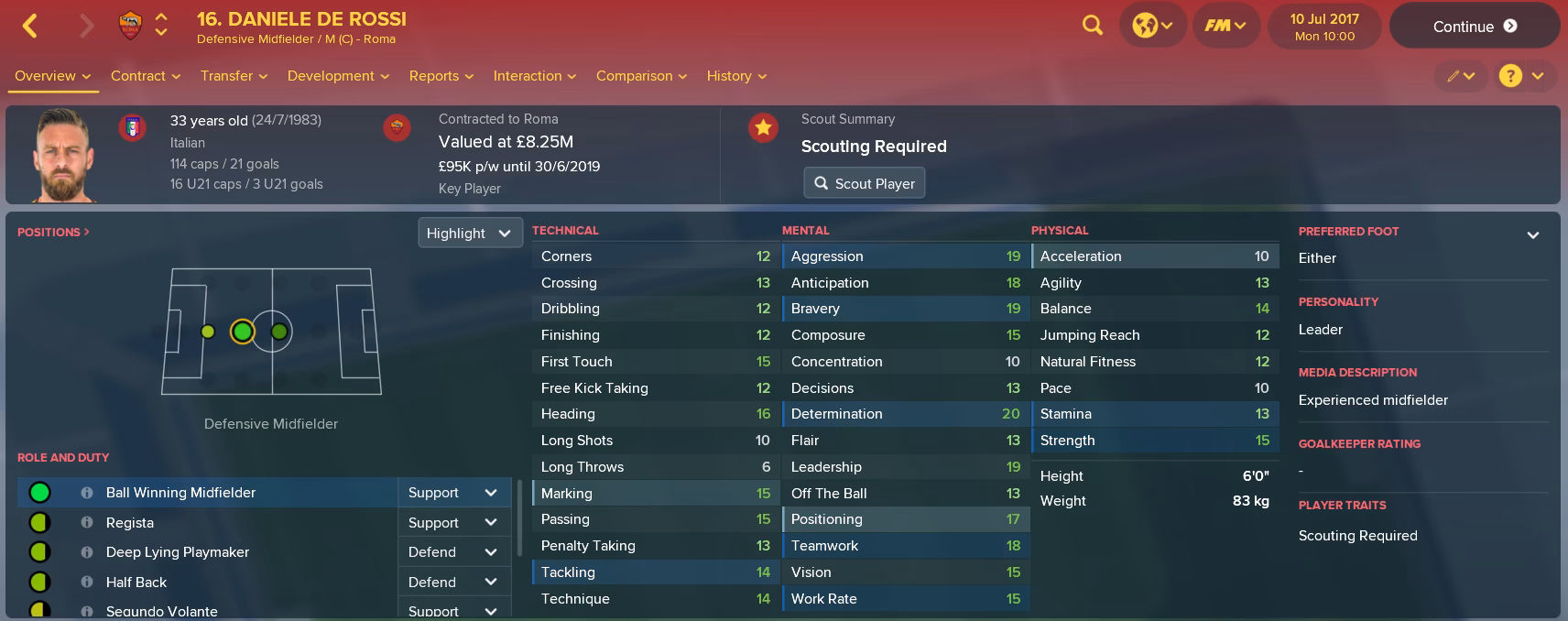
Task: Change Ball Winning Midfielder duty dropdown
Action: click(x=453, y=493)
